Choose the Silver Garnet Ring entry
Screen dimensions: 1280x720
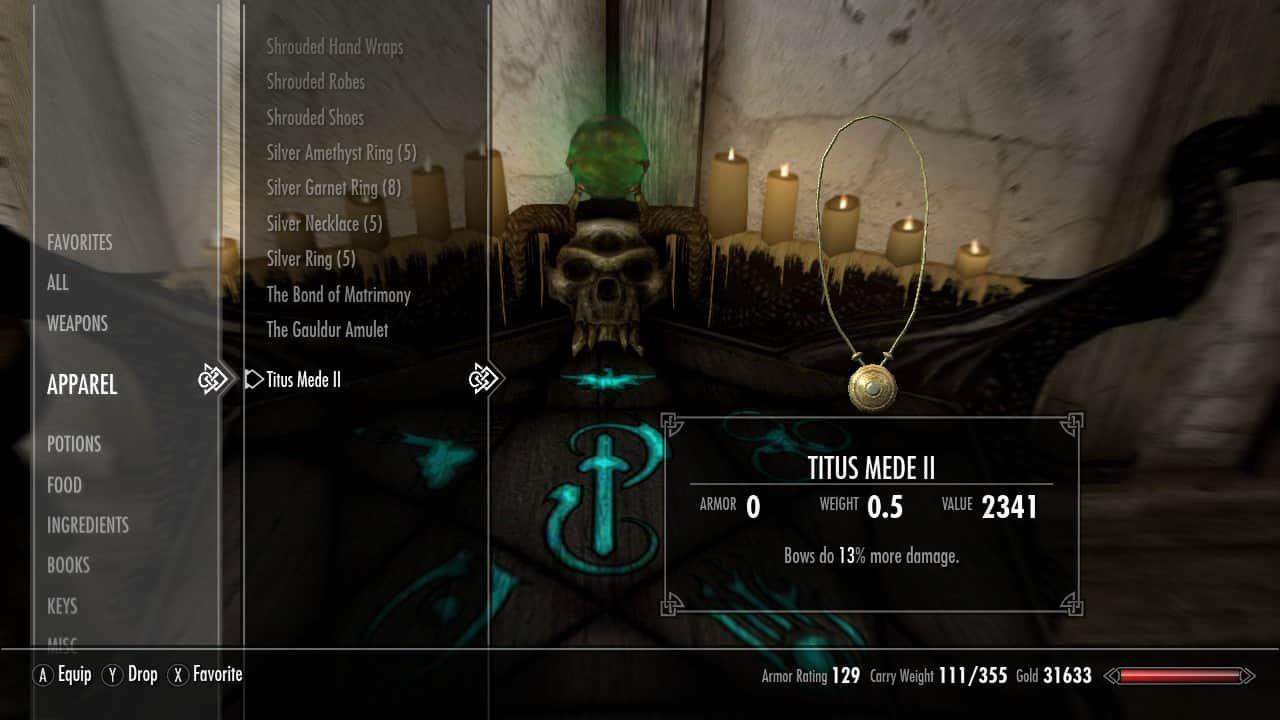click(334, 188)
